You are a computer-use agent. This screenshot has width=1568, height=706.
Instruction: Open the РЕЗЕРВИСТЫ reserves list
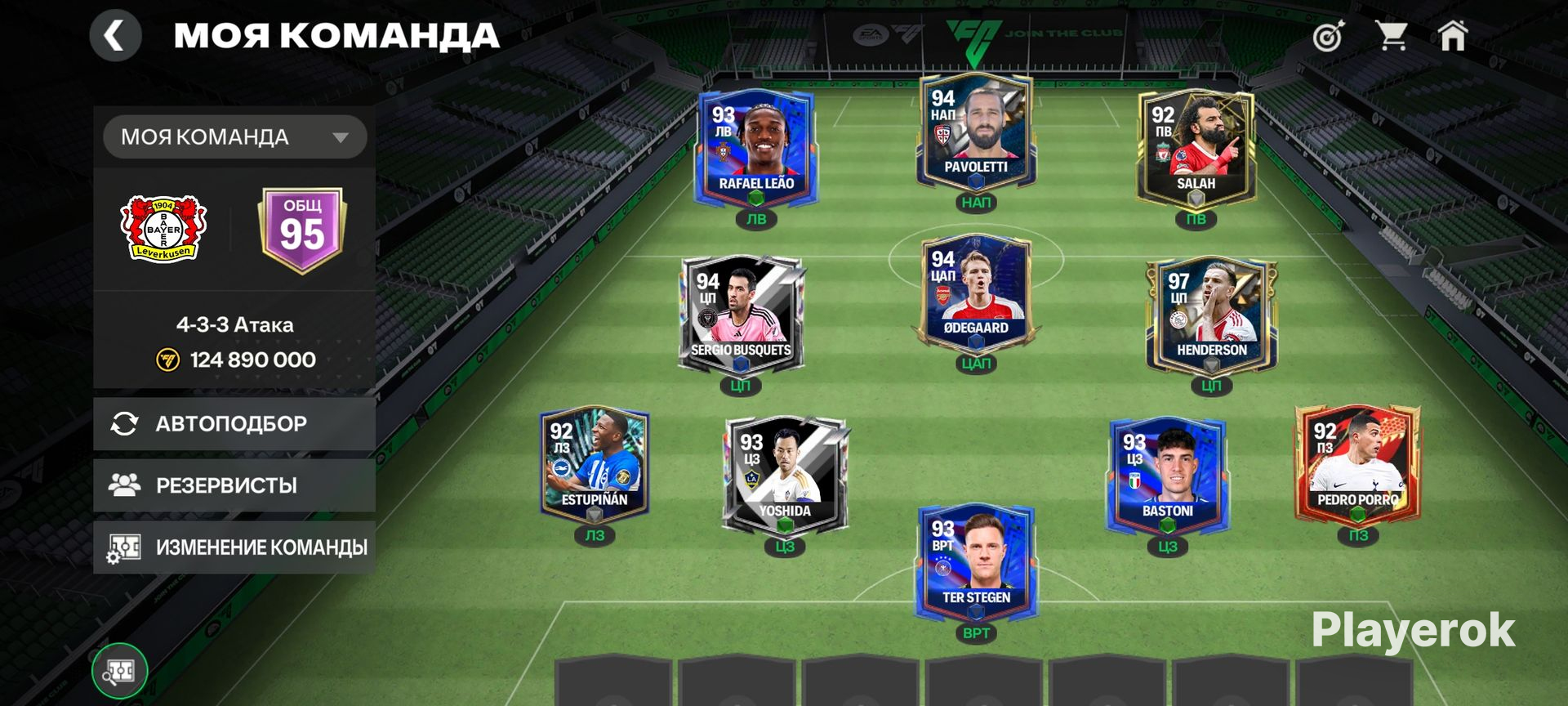tap(234, 485)
